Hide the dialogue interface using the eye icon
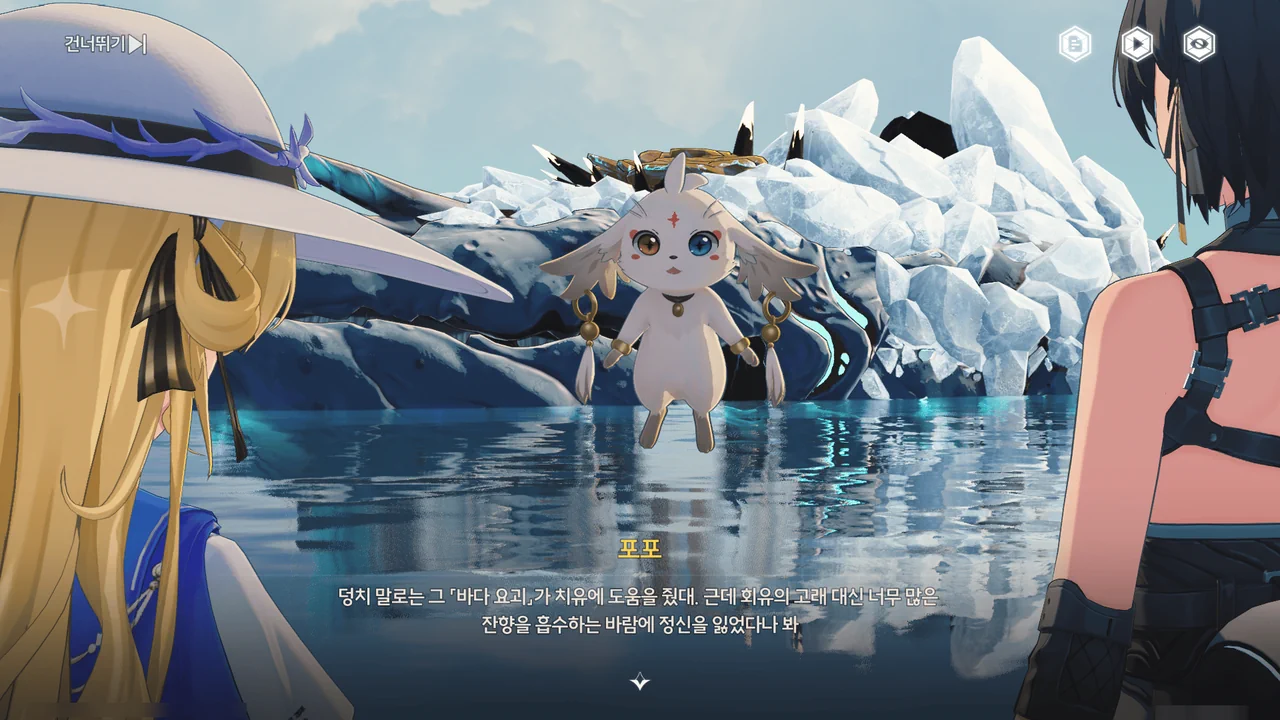Viewport: 1280px width, 720px height. [x=1199, y=44]
